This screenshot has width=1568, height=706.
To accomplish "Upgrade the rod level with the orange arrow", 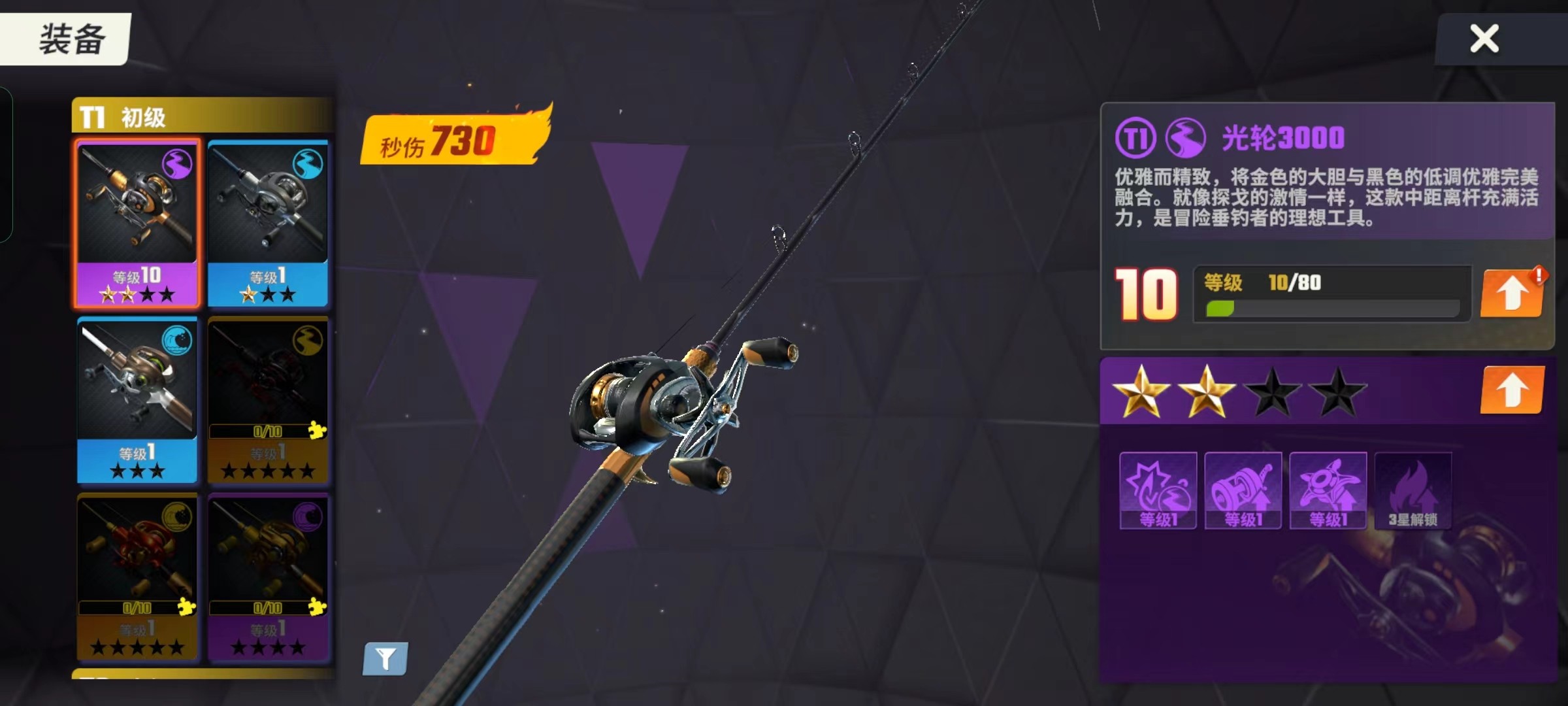I will coord(1511,294).
